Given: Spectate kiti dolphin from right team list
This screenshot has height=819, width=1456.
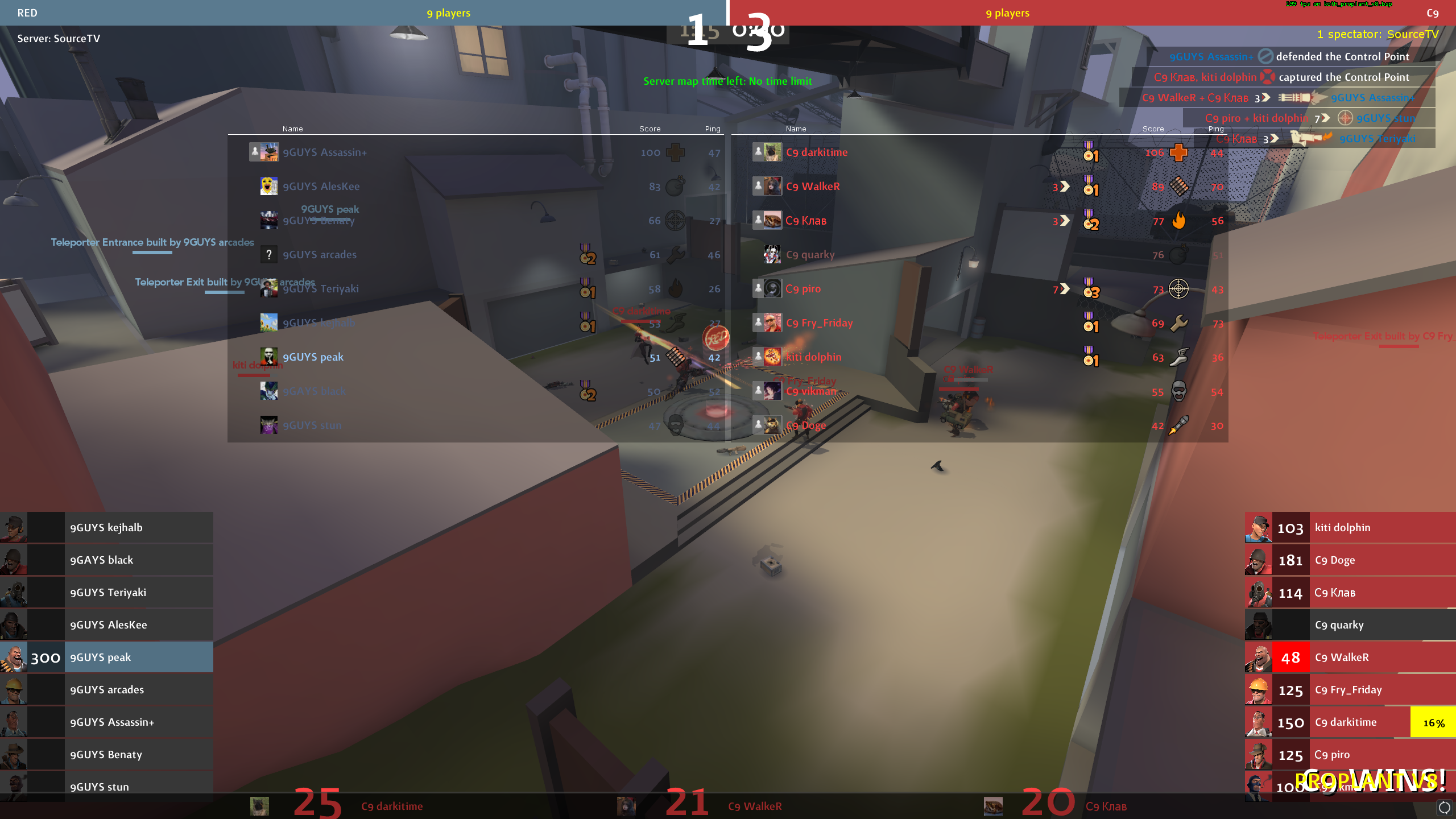Looking at the screenshot, I should click(1342, 527).
